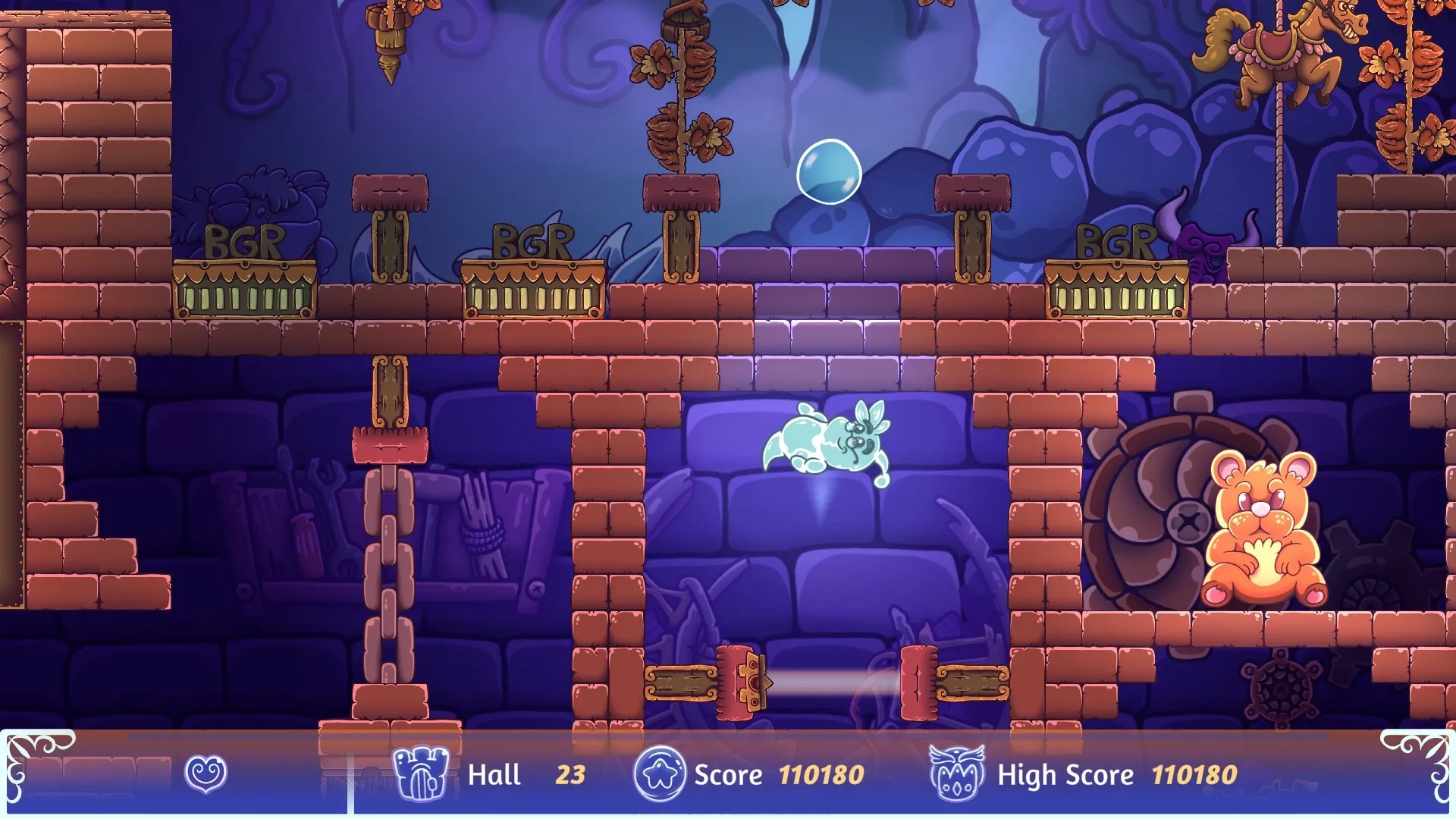Click the heart life icon
1456x819 pixels.
[x=206, y=773]
